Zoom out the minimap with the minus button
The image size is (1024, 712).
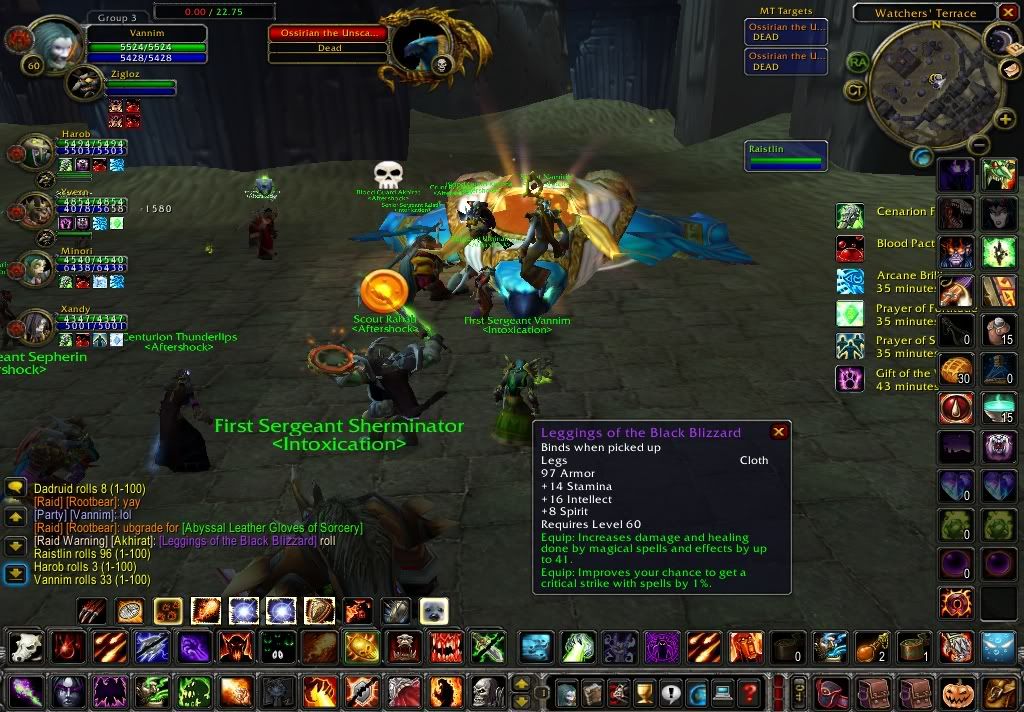tap(979, 145)
